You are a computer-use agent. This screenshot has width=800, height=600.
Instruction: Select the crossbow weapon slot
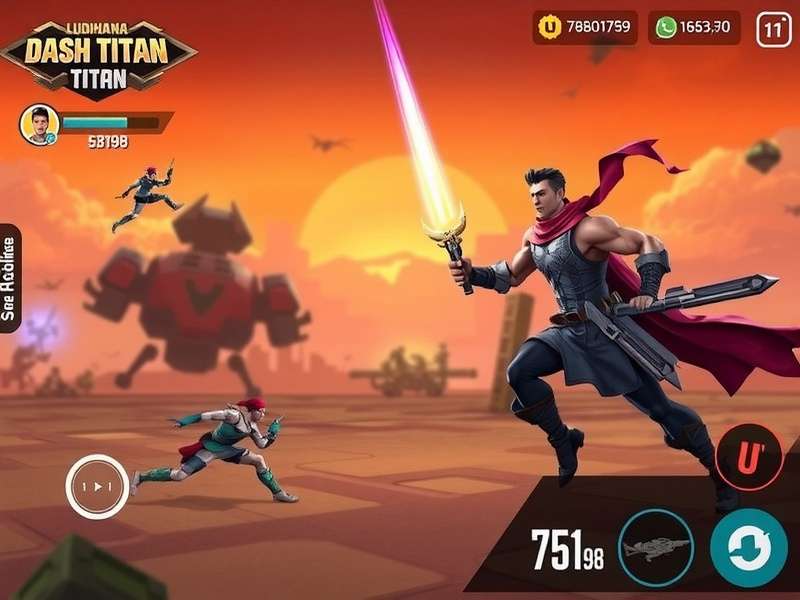pos(655,547)
